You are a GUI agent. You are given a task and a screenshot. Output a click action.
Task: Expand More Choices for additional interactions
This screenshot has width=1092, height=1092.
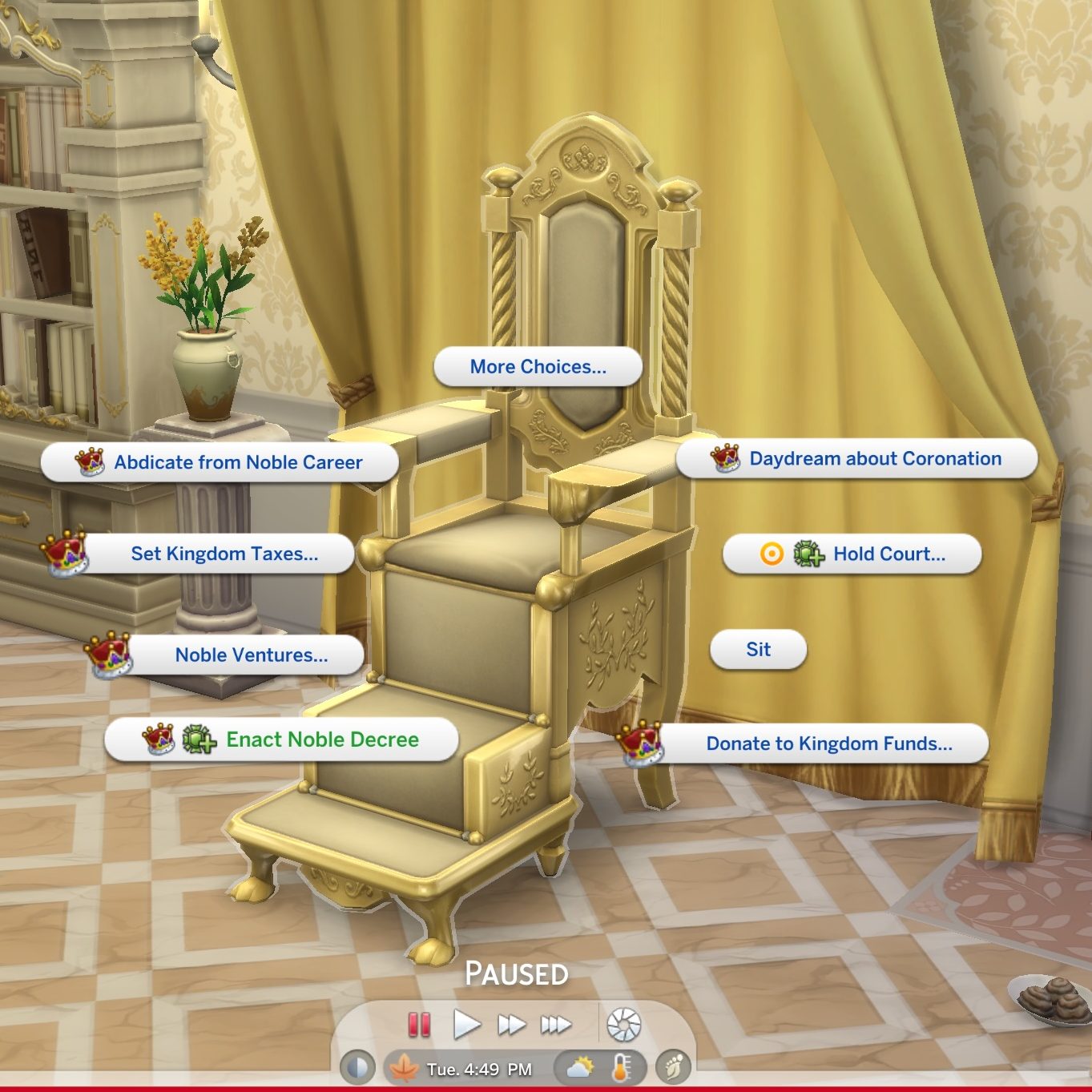pyautogui.click(x=537, y=366)
